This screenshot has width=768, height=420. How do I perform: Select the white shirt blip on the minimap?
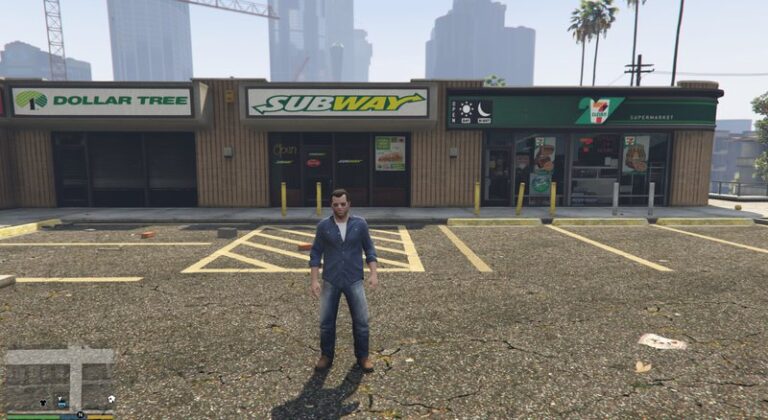(111, 399)
